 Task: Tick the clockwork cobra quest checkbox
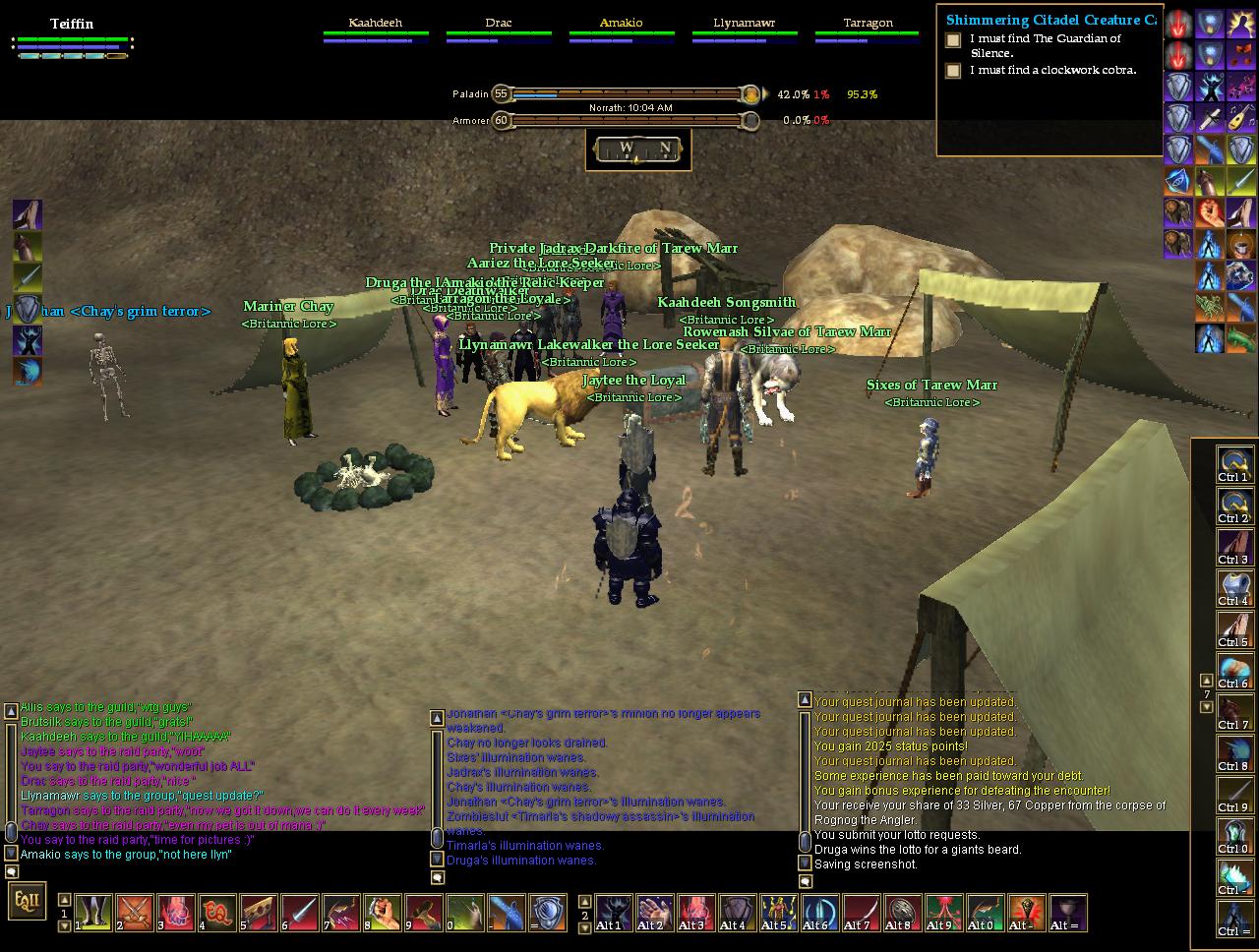coord(953,71)
